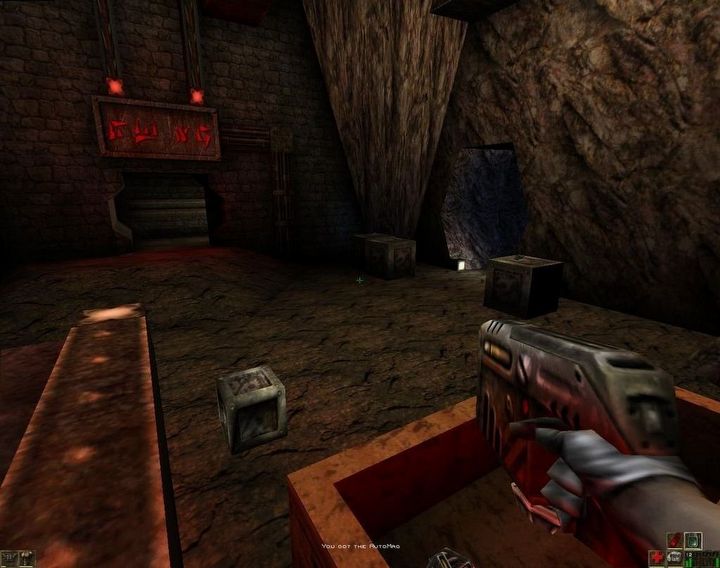Viewport: 720px width, 568px height.
Task: Open the green translator item icon
Action: [x=693, y=541]
